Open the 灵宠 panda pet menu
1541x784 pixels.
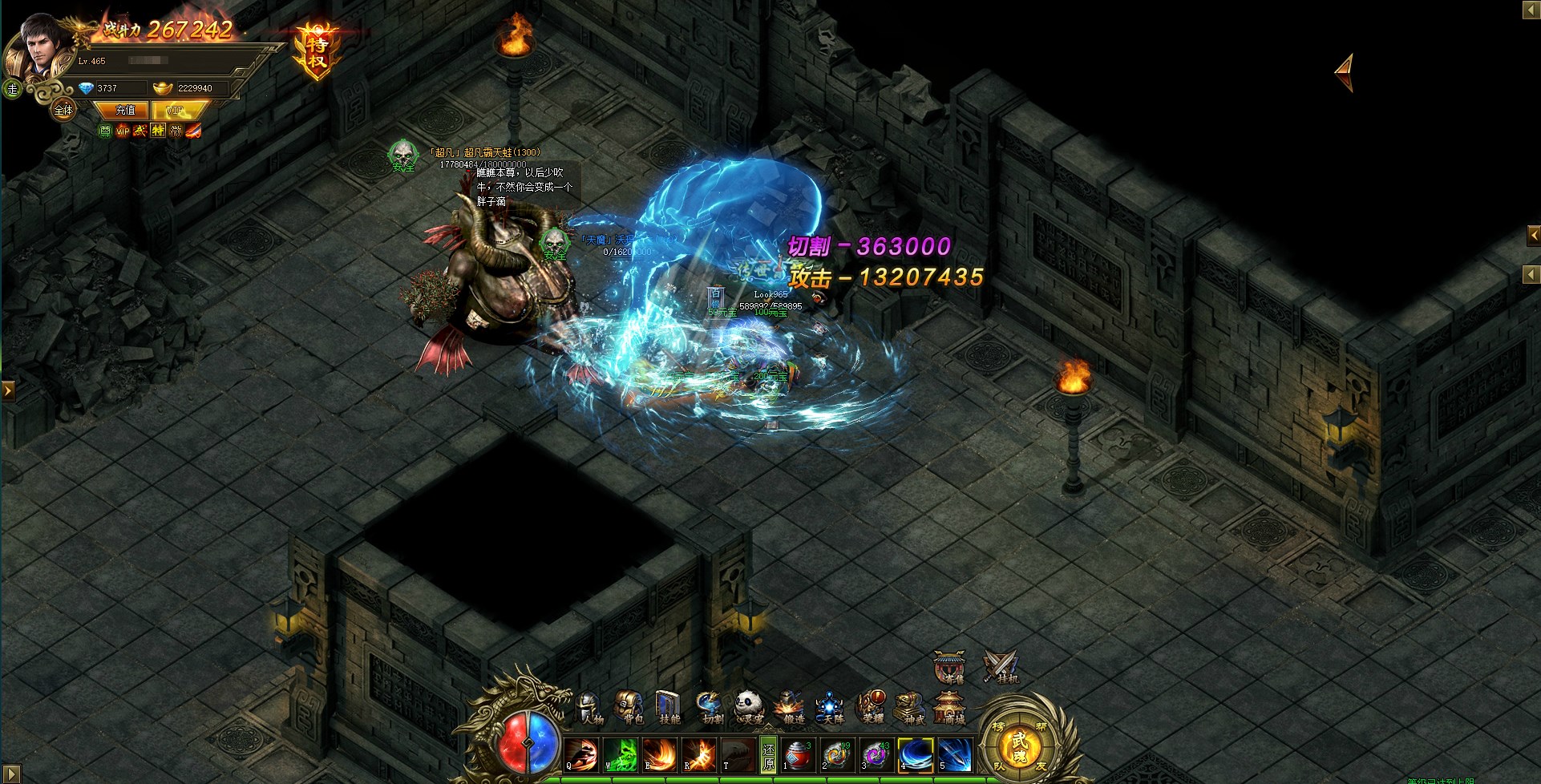[x=750, y=707]
